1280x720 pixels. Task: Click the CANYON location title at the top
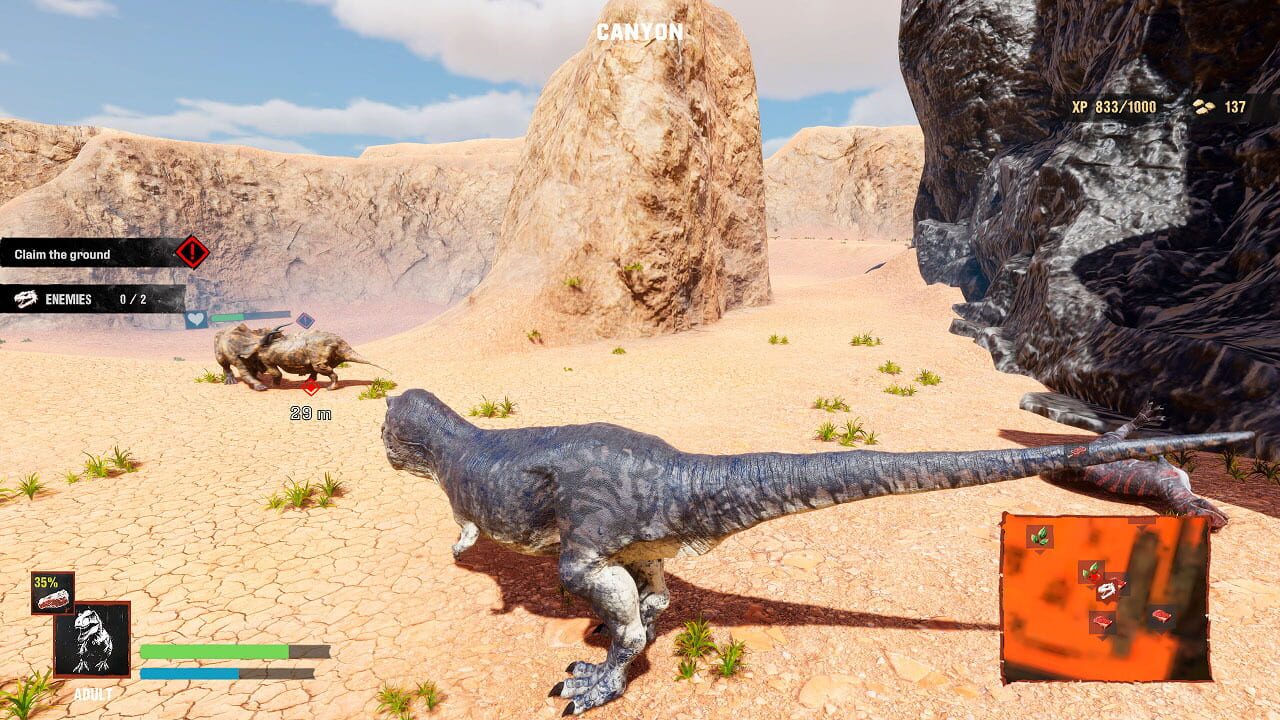pos(640,30)
